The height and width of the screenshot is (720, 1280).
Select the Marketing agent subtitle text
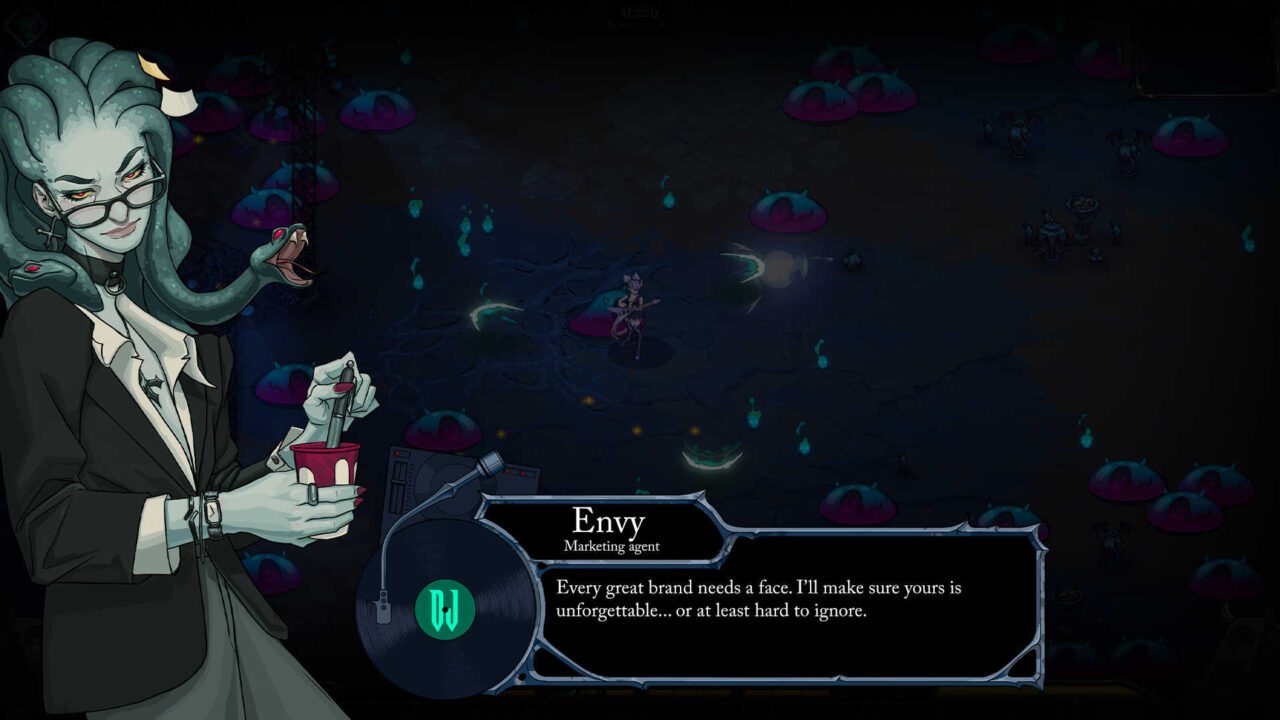pyautogui.click(x=613, y=546)
